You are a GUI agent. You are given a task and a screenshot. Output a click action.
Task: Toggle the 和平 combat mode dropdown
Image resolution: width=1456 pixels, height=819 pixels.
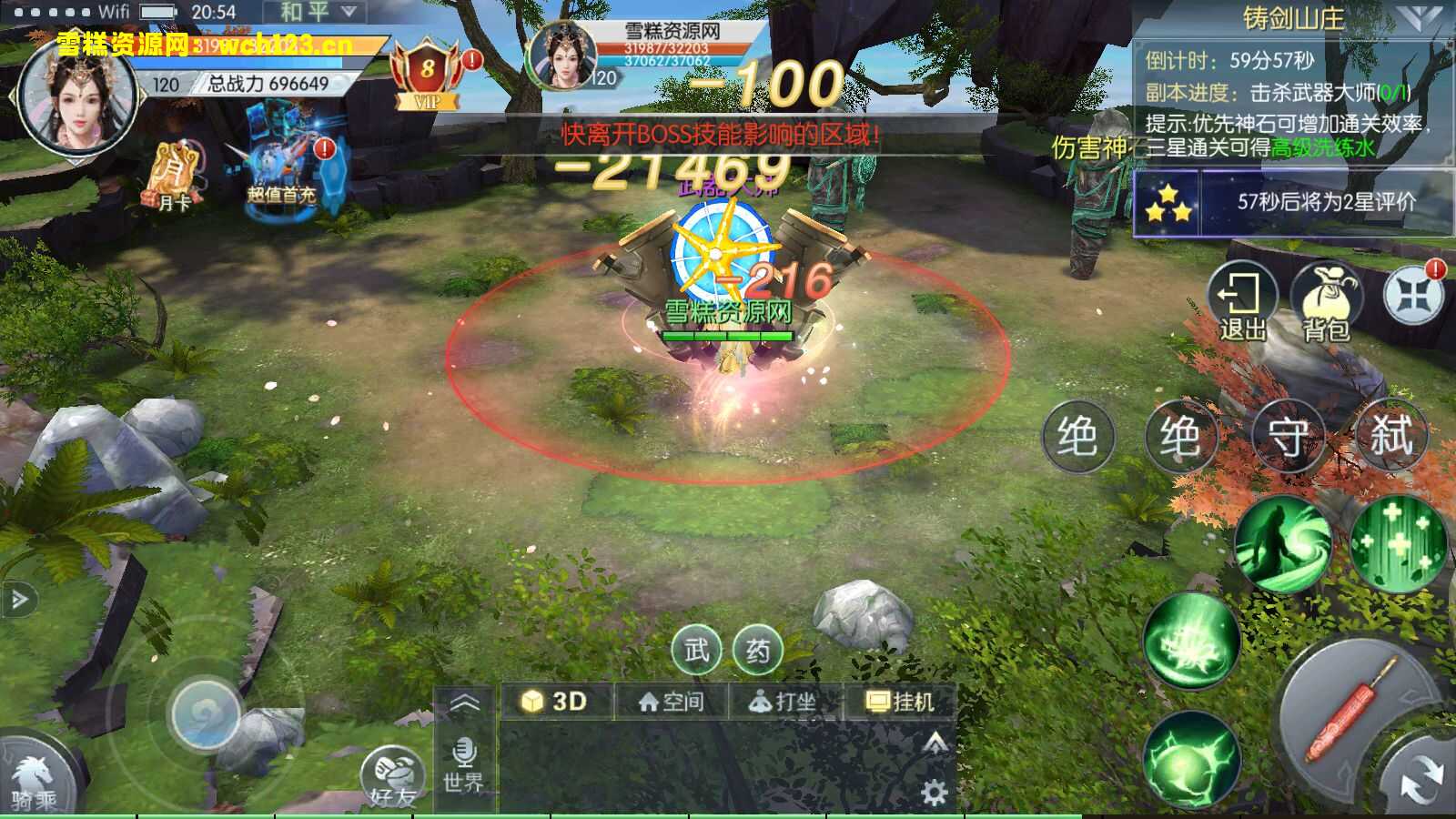click(x=315, y=13)
